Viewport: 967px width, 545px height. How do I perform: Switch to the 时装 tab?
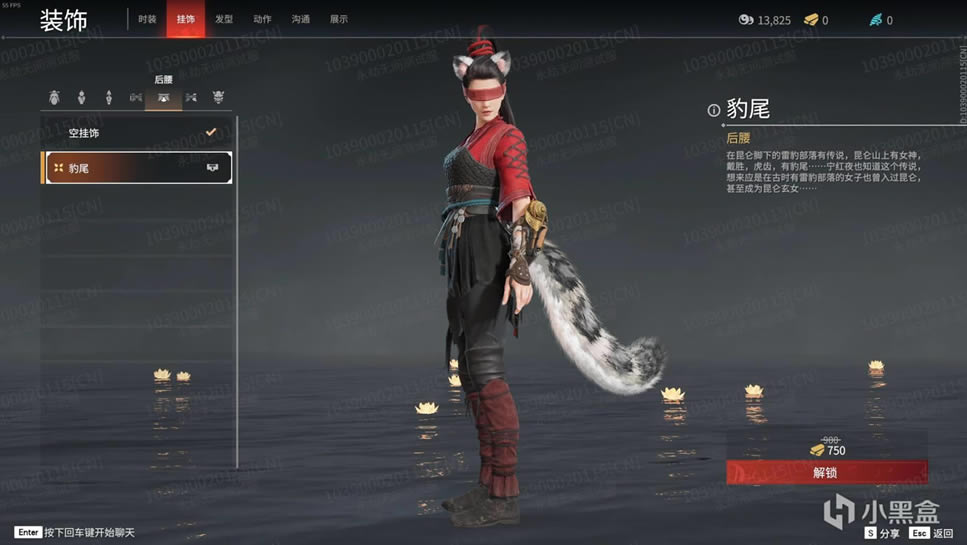click(x=147, y=19)
